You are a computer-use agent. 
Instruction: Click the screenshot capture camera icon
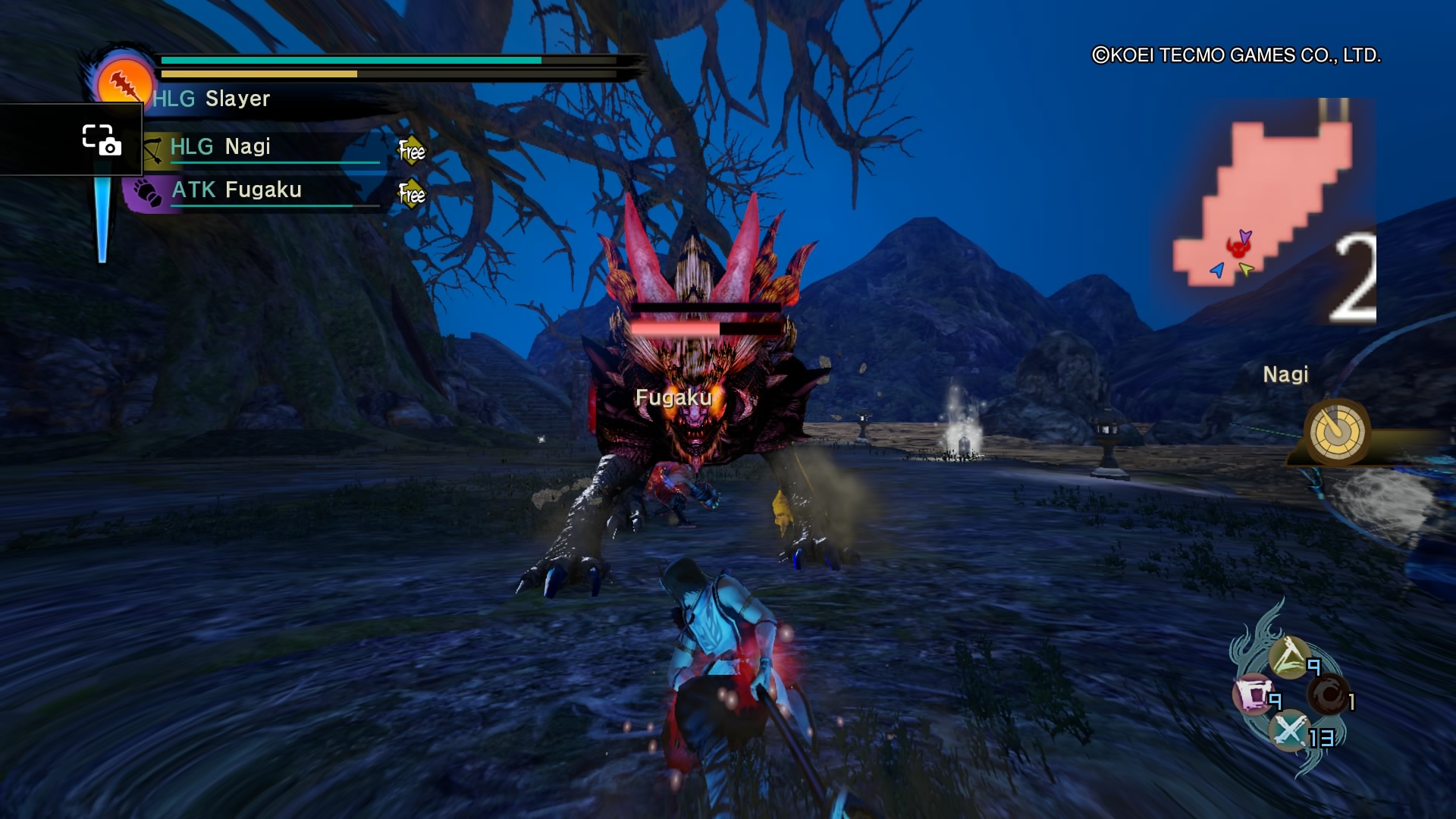click(102, 140)
